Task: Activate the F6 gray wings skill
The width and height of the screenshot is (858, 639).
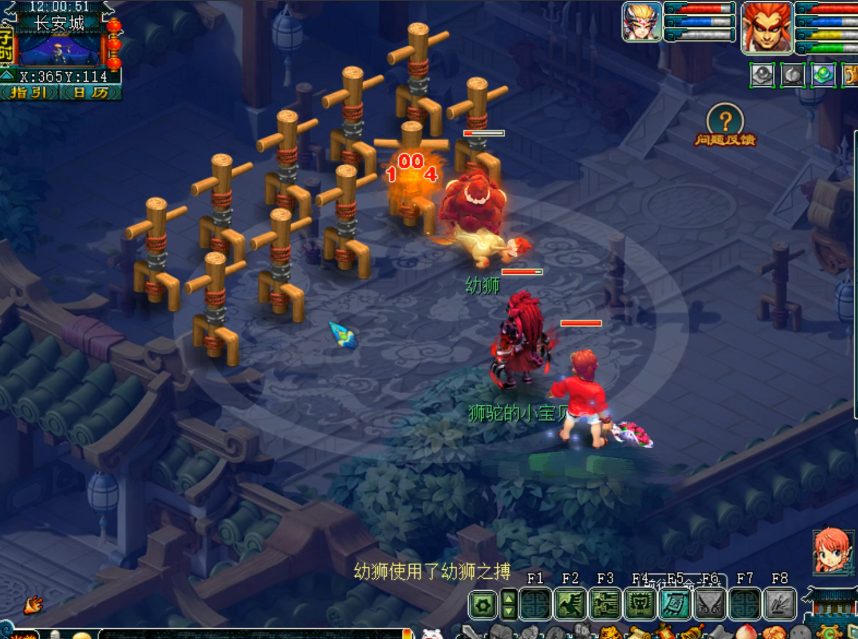Action: point(710,603)
